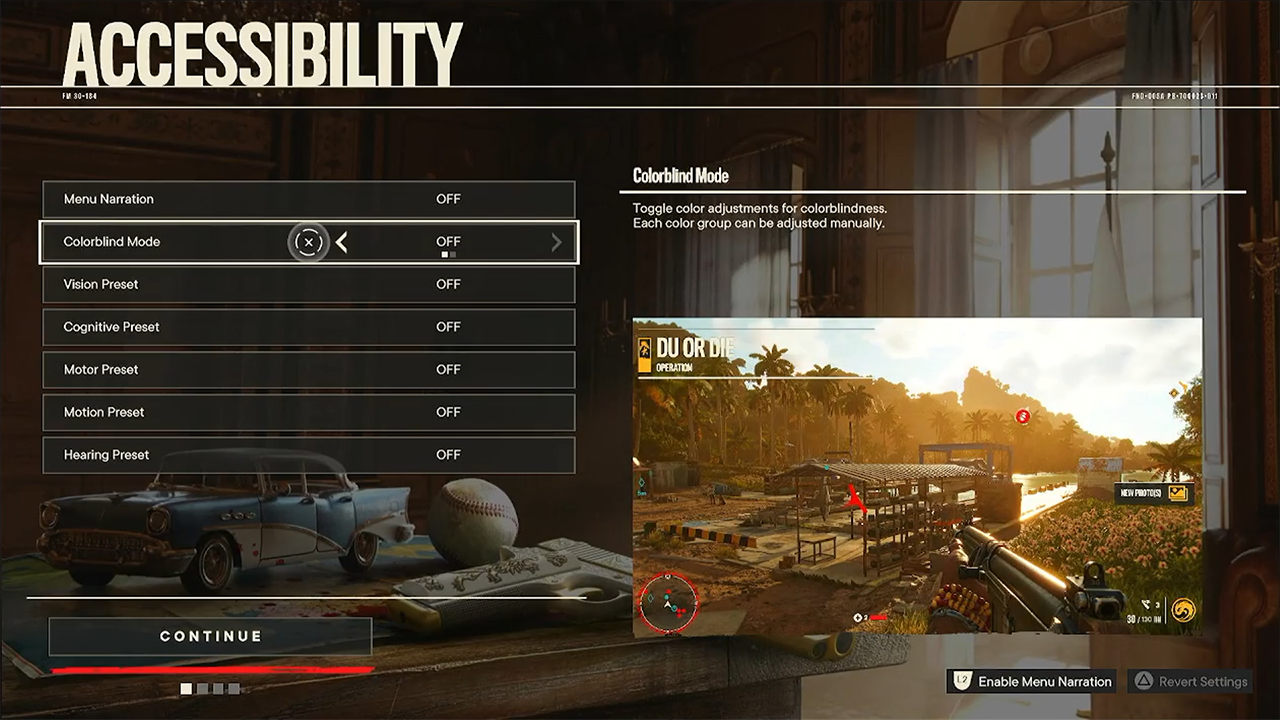Select the Motor Preset row
This screenshot has height=720, width=1280.
click(x=308, y=370)
